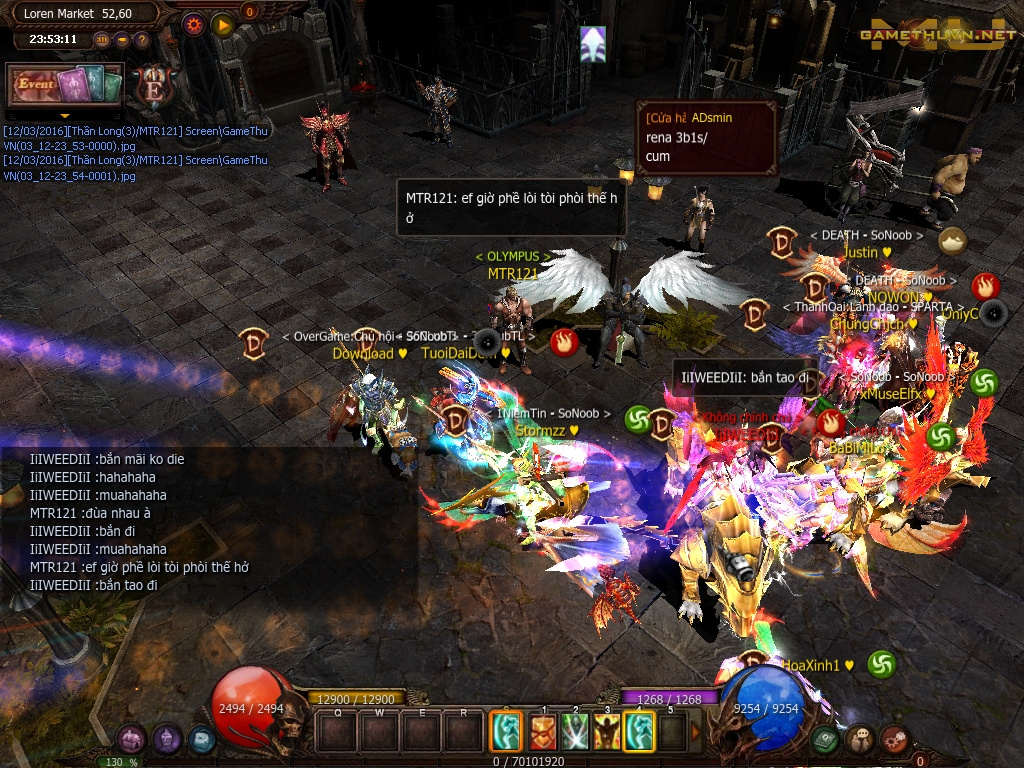Open the purple helmet character icon
The image size is (1024, 768).
166,740
